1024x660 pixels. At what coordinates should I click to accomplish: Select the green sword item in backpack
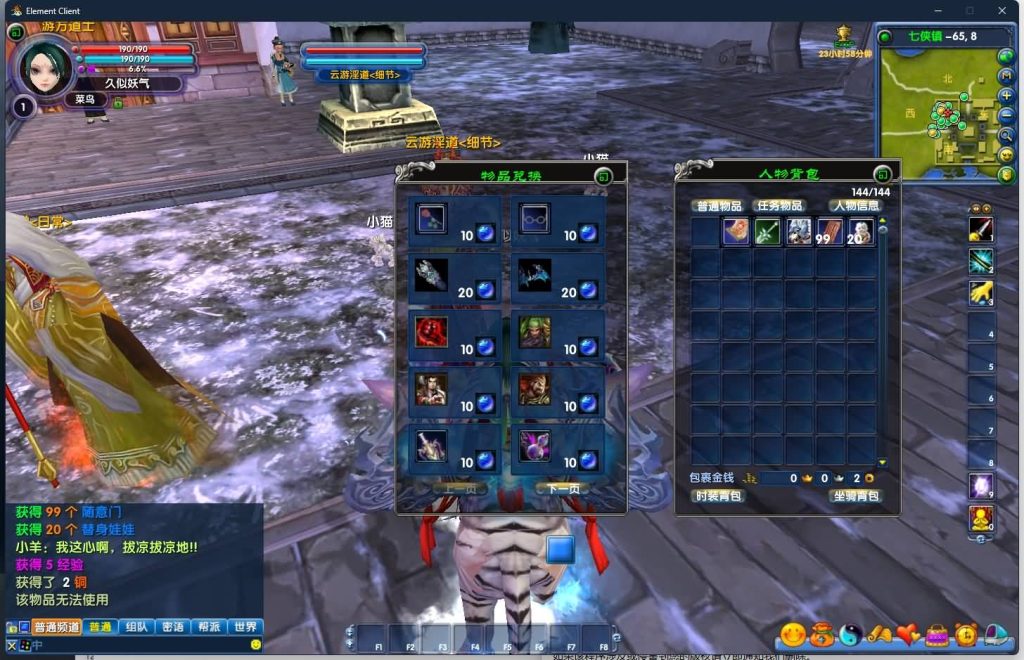pos(767,232)
